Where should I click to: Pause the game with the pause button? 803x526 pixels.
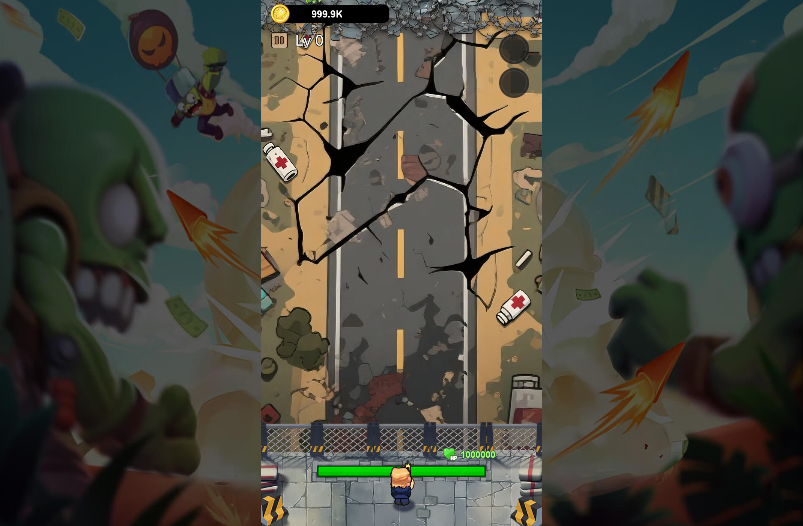click(x=279, y=41)
